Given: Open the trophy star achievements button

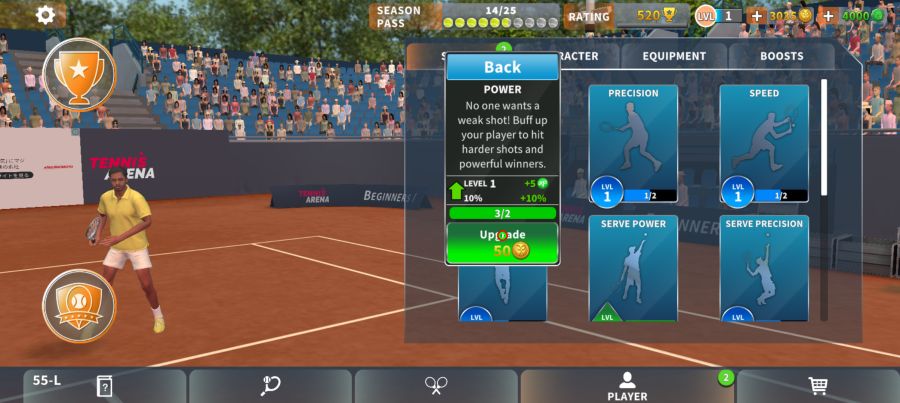Looking at the screenshot, I should (79, 72).
